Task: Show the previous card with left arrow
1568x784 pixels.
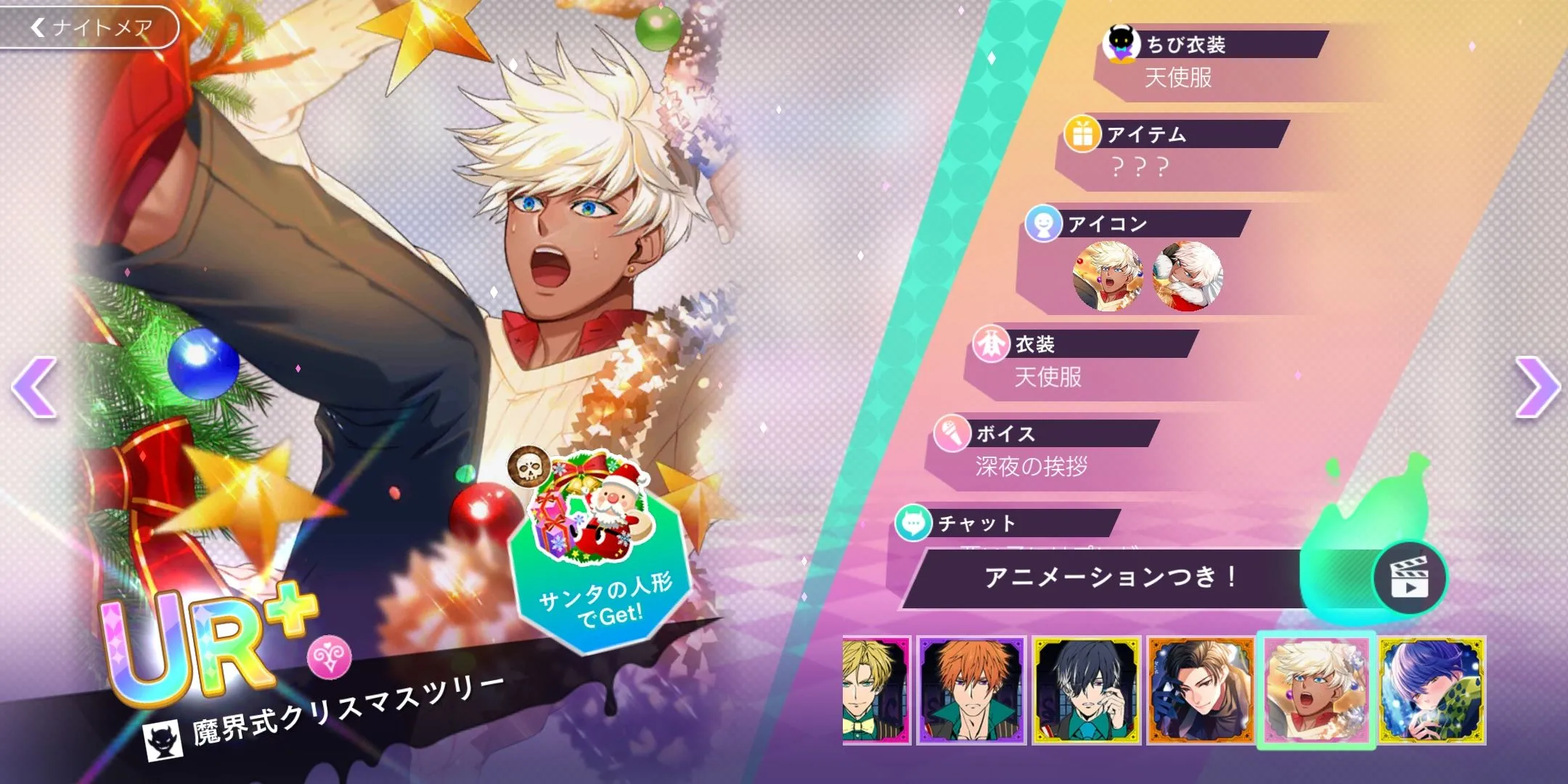Action: pyautogui.click(x=35, y=387)
